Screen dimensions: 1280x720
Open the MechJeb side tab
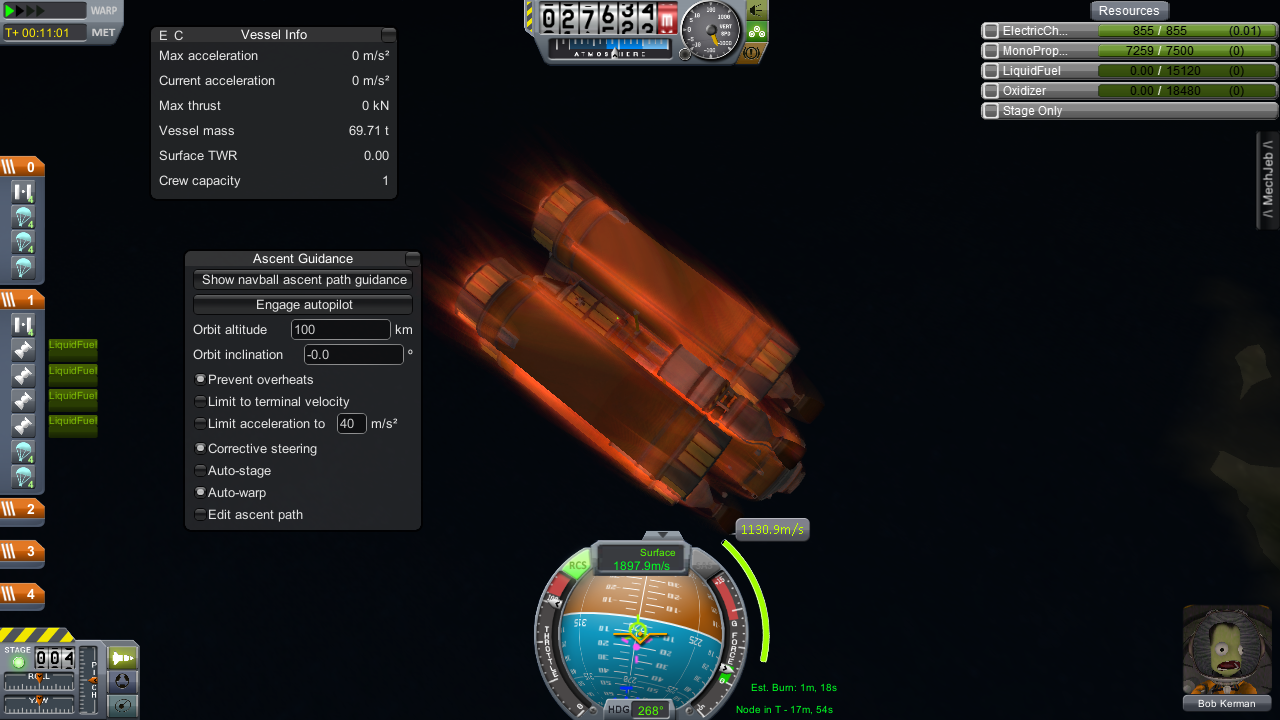1267,180
